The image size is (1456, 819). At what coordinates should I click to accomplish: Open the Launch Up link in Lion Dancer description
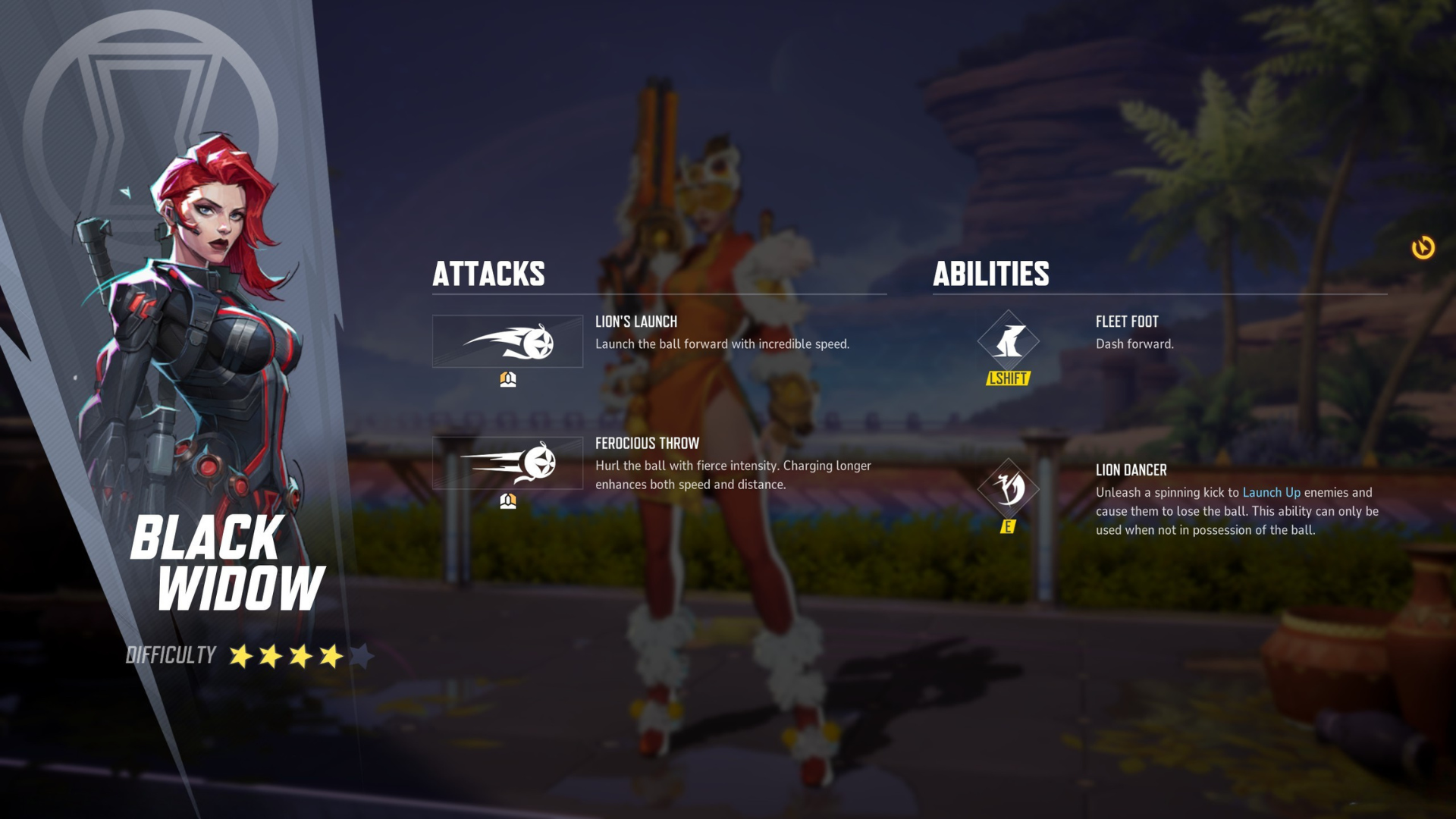1272,491
